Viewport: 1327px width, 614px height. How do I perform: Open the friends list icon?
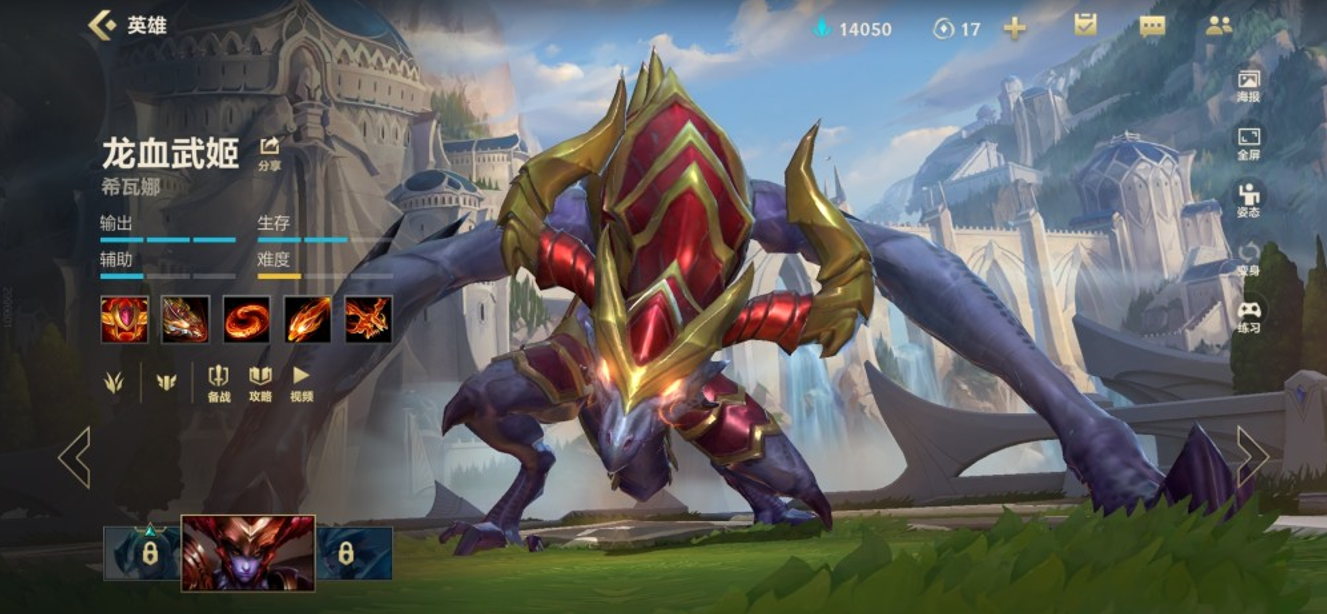pos(1219,27)
